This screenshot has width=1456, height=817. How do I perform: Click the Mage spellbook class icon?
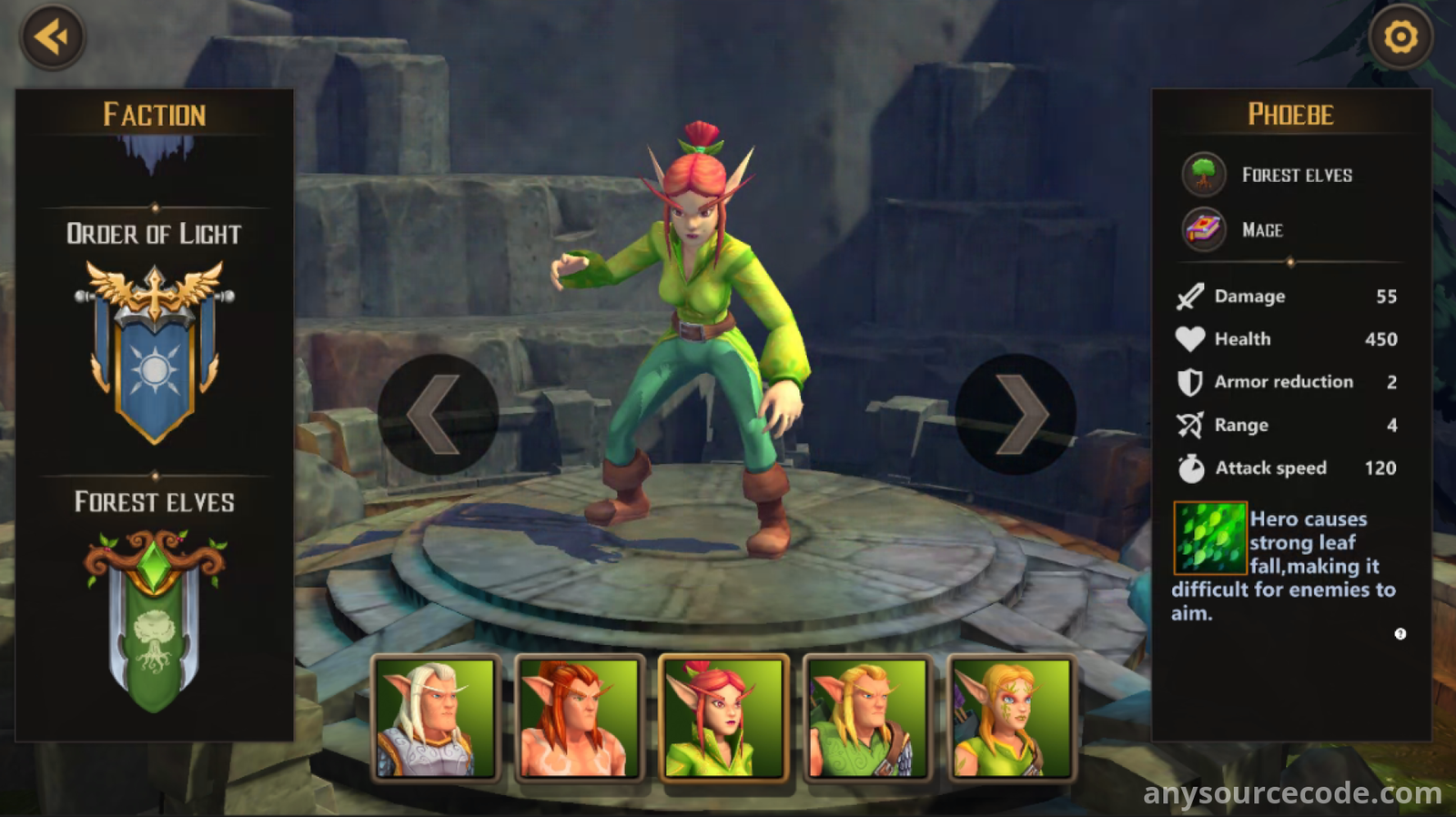1203,229
